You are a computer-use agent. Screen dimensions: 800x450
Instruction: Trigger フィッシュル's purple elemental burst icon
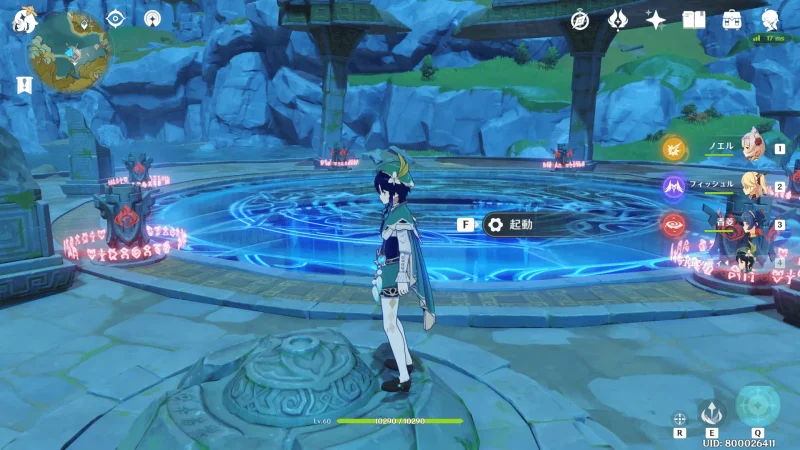[x=675, y=186]
